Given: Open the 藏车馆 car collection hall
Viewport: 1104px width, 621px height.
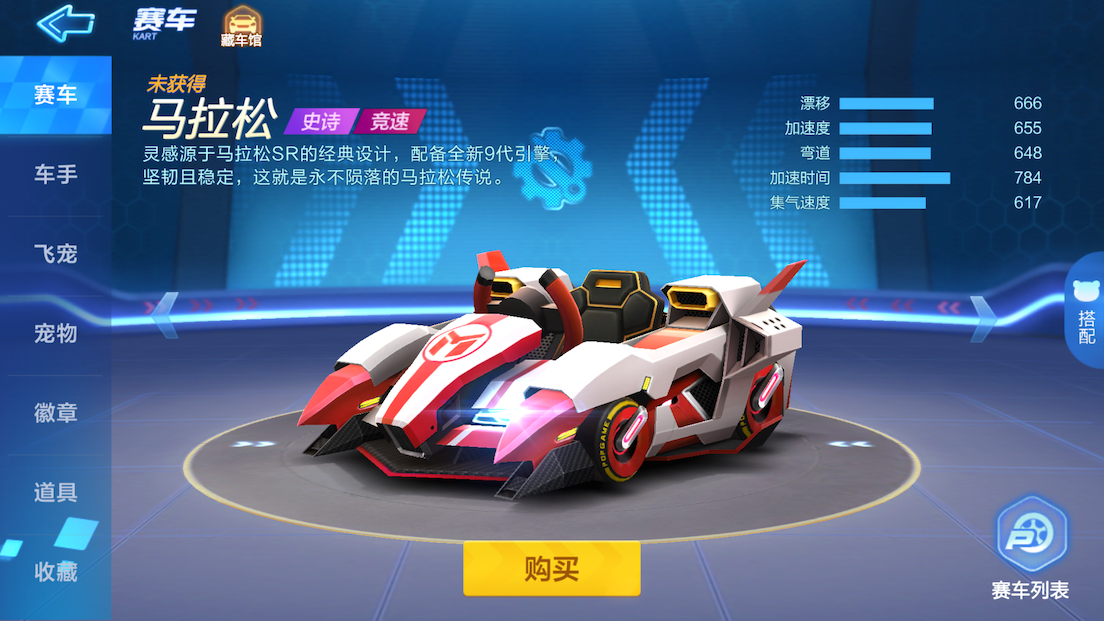Looking at the screenshot, I should point(241,27).
